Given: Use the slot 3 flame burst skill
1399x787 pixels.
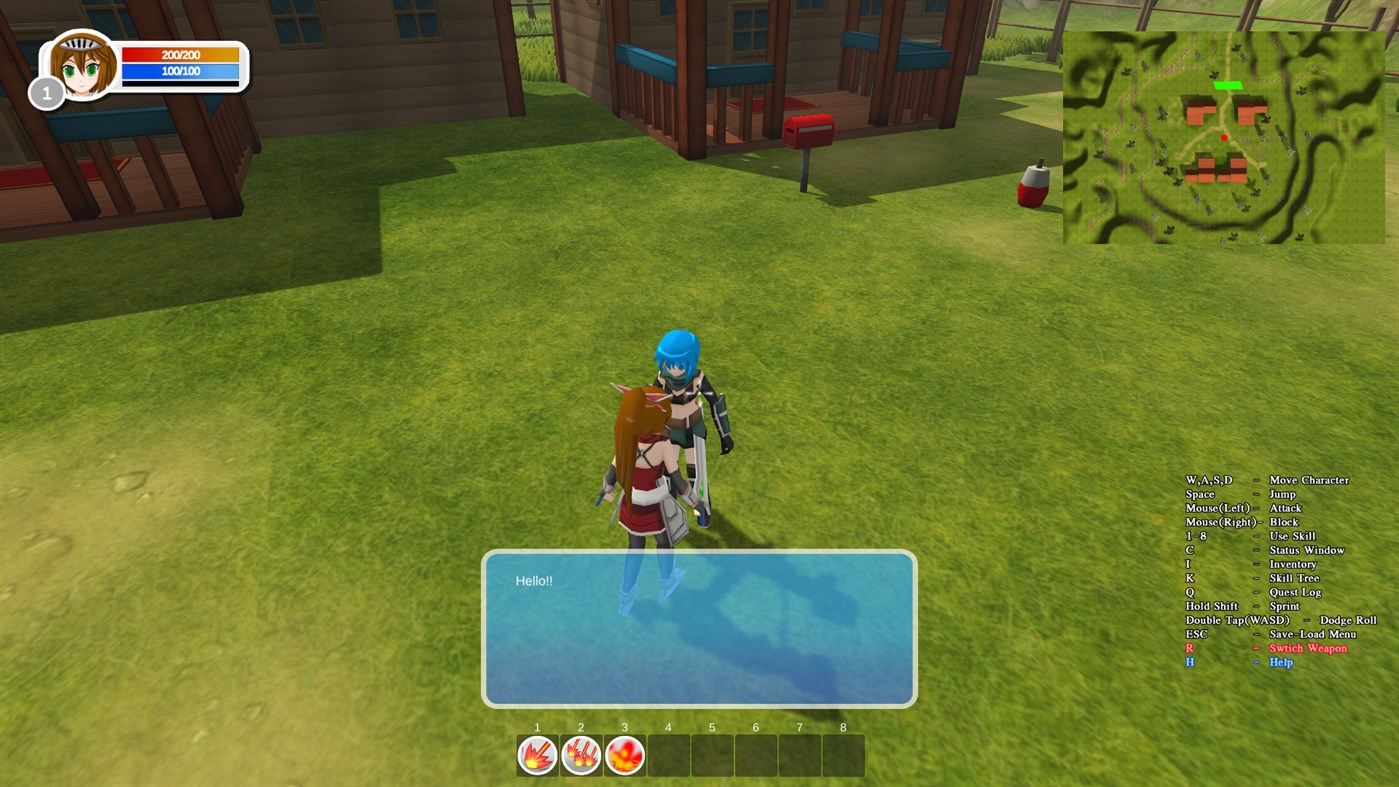Looking at the screenshot, I should tap(623, 755).
